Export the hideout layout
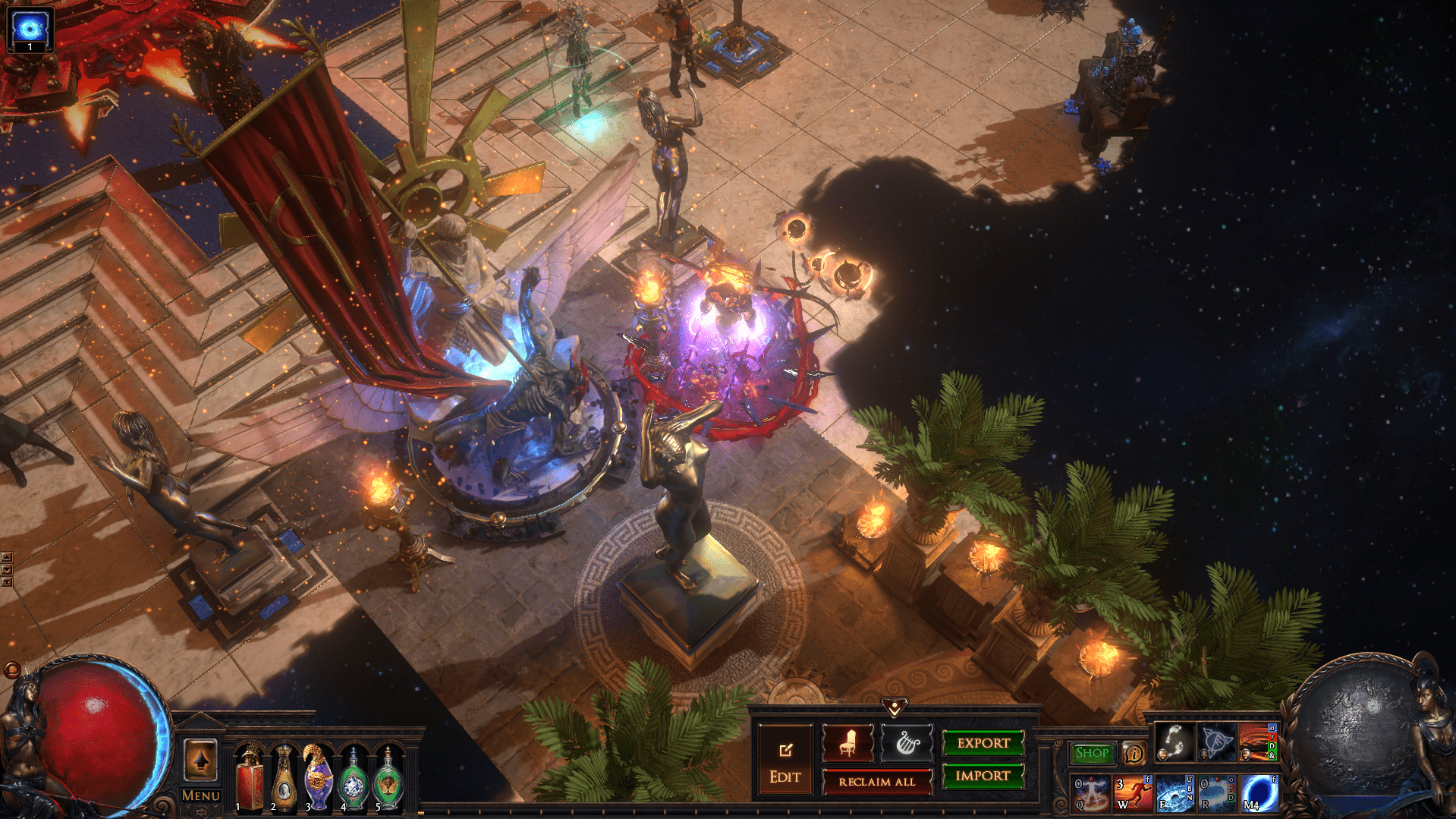1456x819 pixels. coord(983,743)
